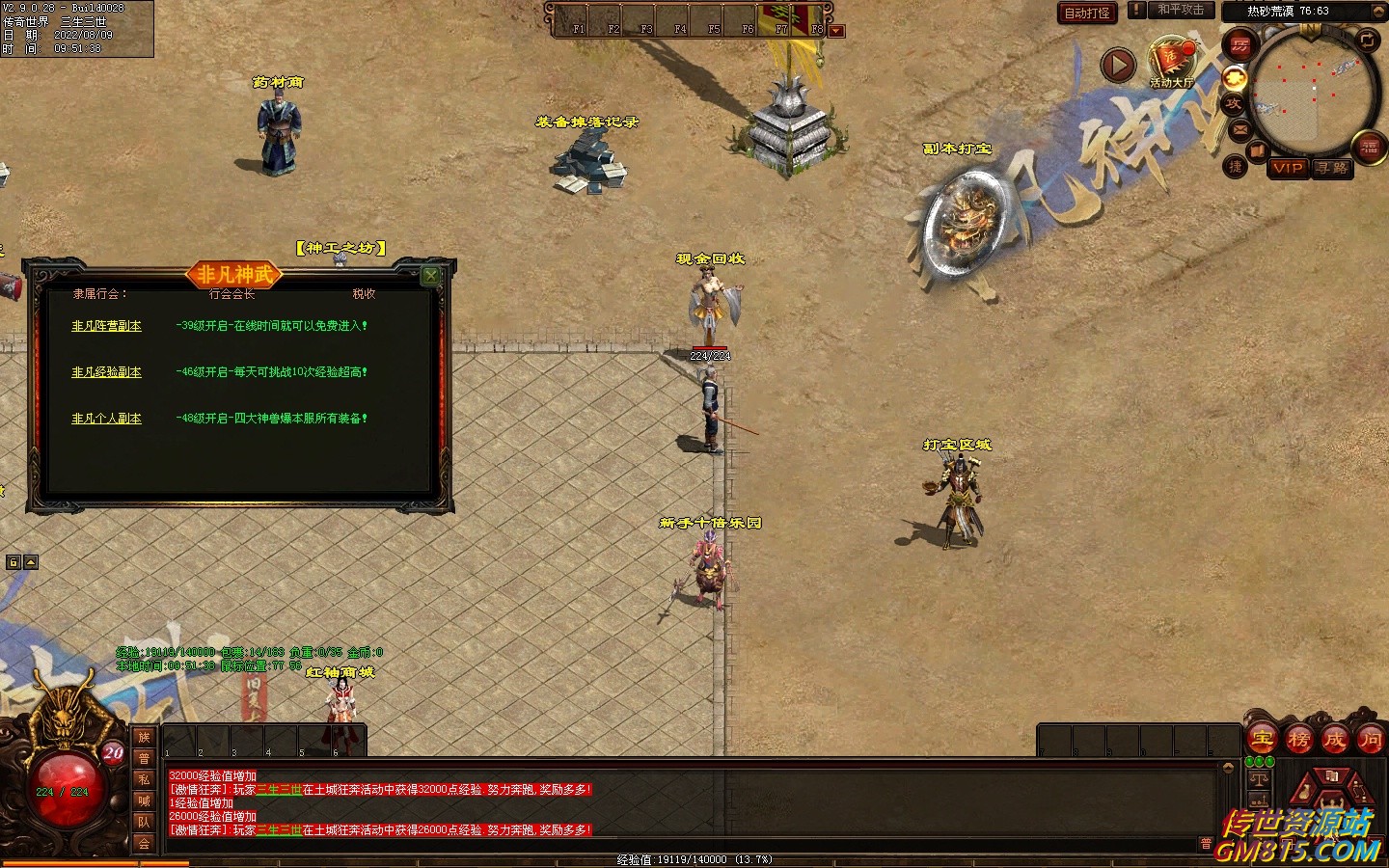
Task: Open the 非凡个人副本 dungeon link
Action: point(106,419)
